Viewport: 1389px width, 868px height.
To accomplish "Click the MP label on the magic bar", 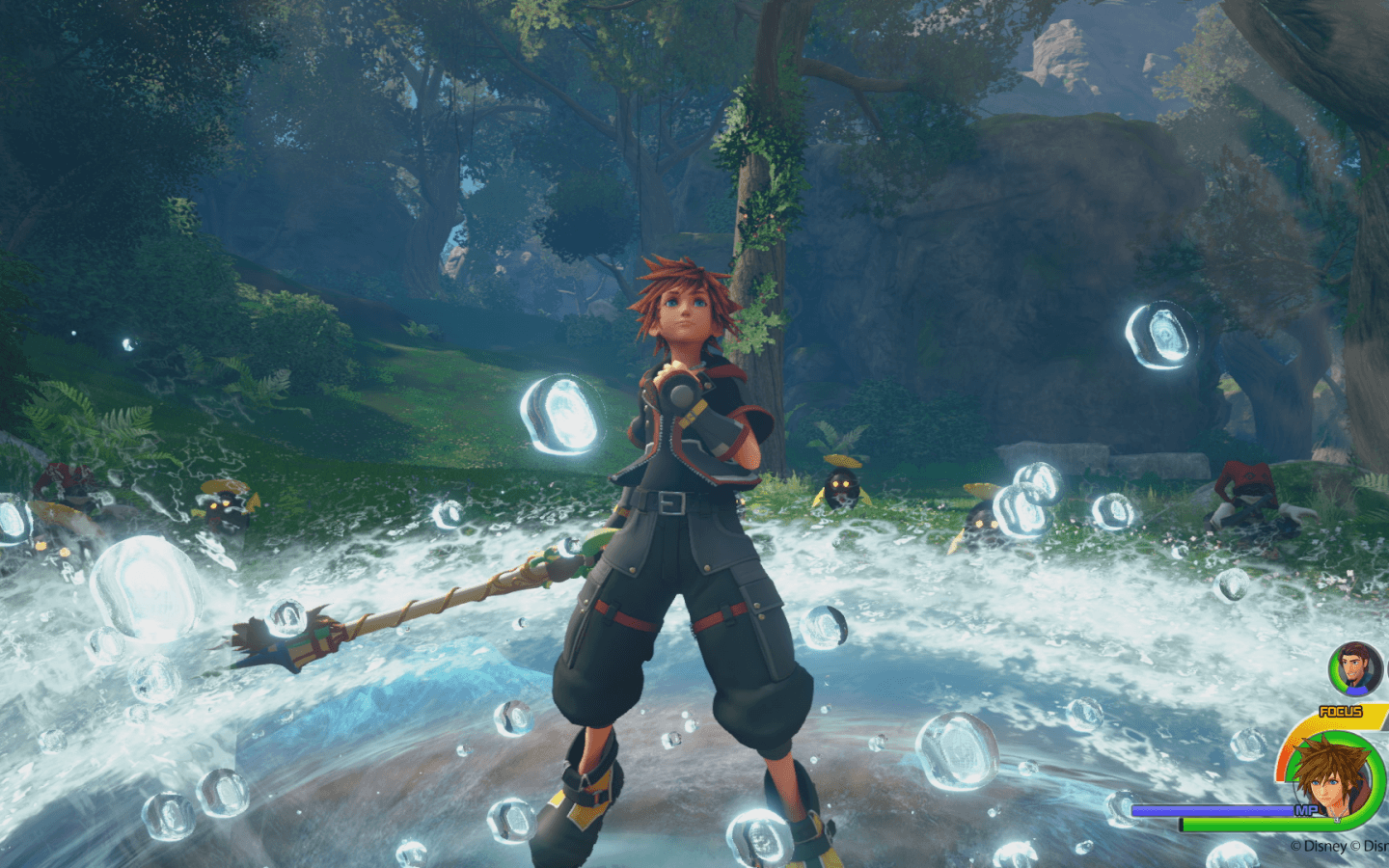I will coord(1306,808).
